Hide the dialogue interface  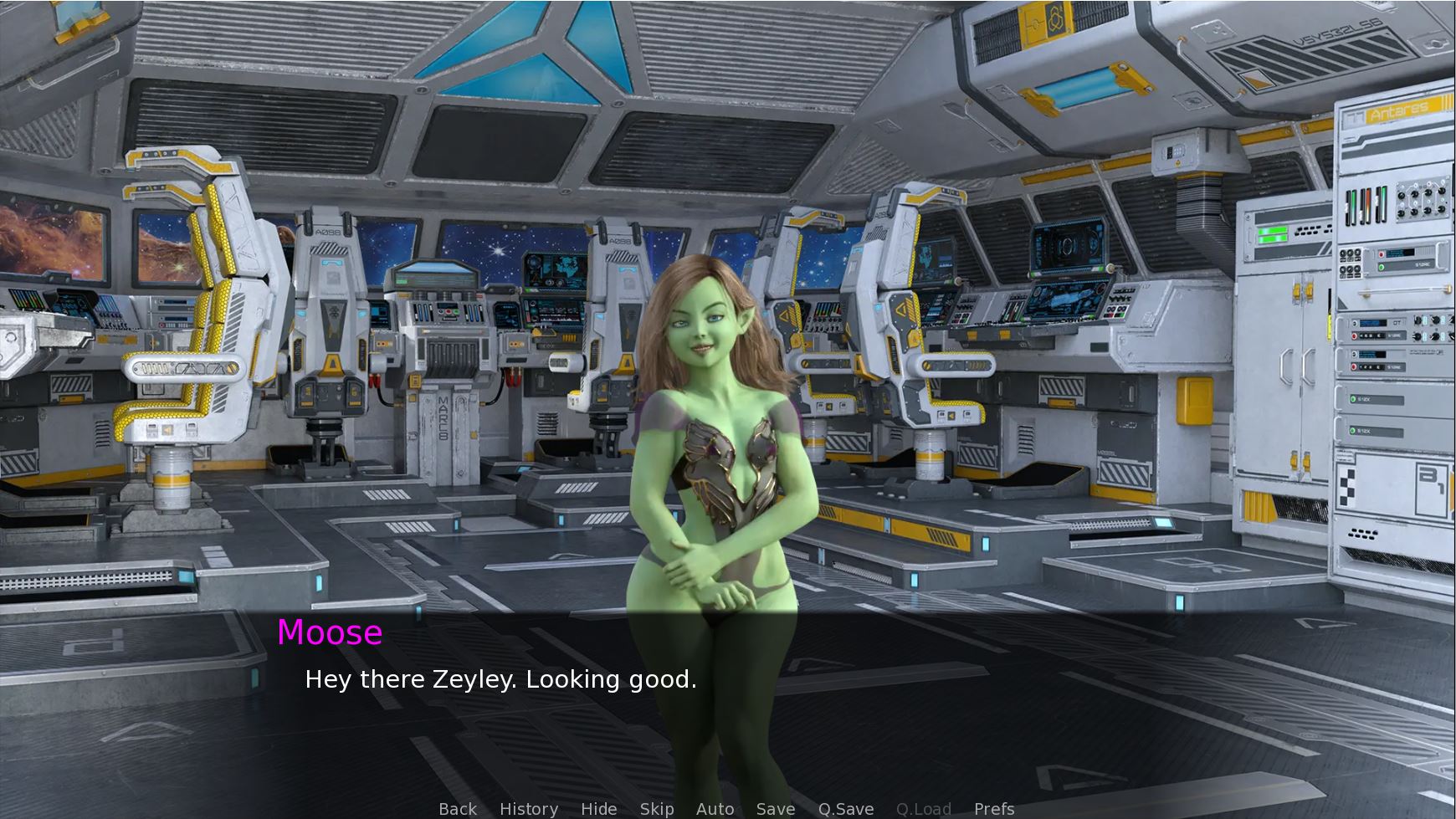tap(599, 809)
